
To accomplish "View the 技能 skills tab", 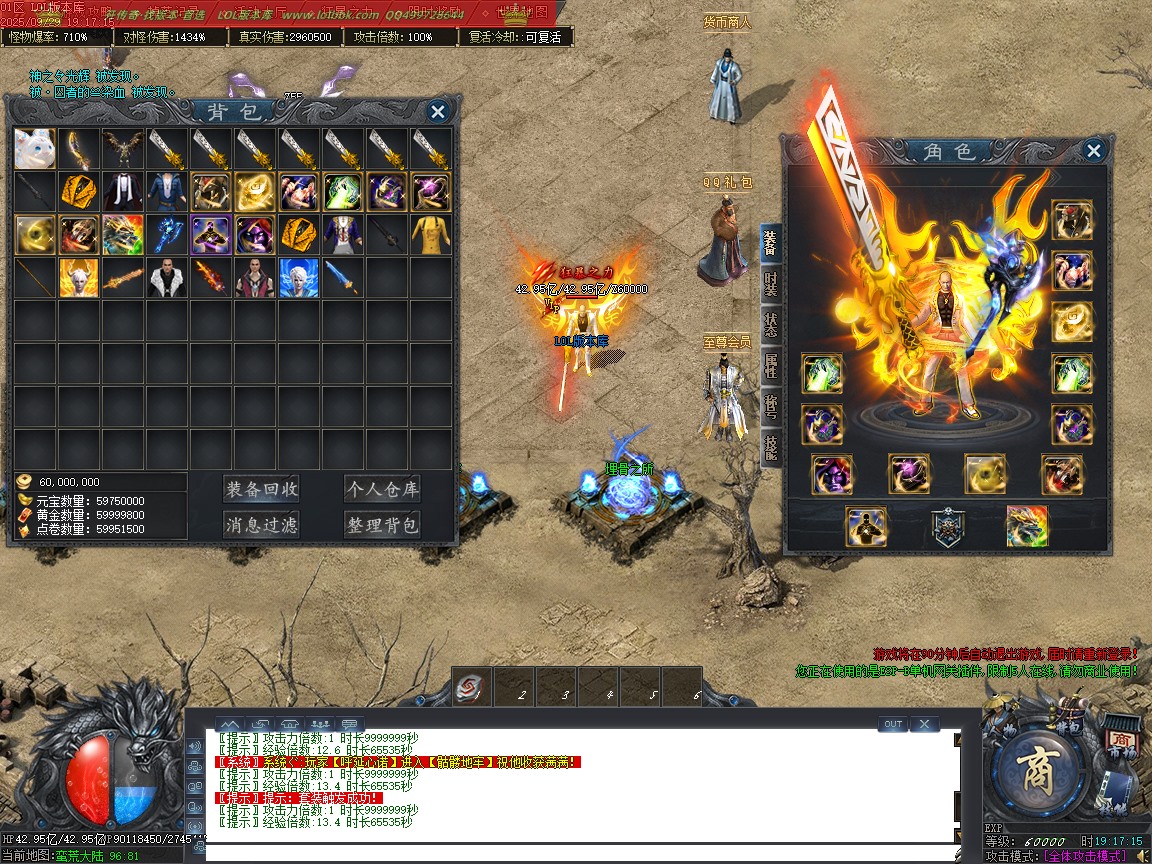I will pos(771,446).
